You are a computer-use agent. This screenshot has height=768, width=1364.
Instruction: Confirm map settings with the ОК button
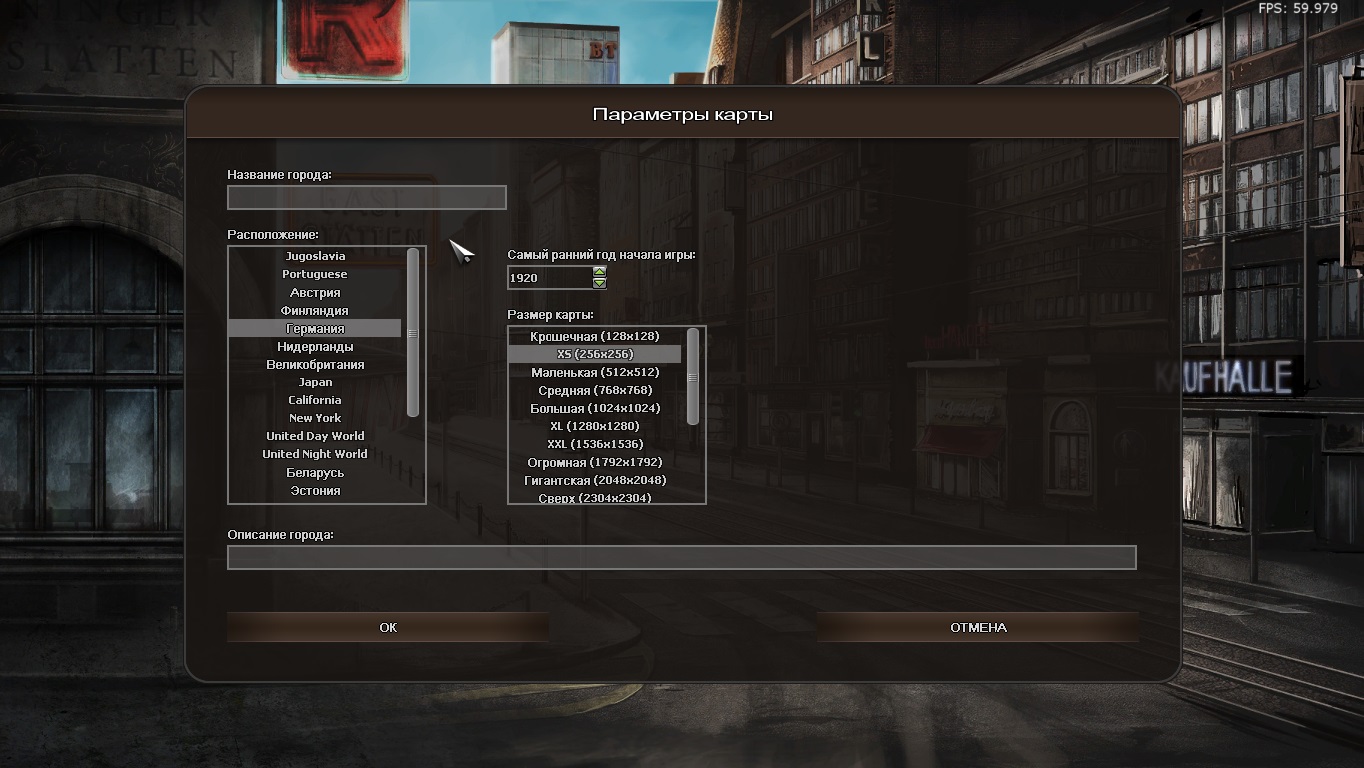[388, 627]
